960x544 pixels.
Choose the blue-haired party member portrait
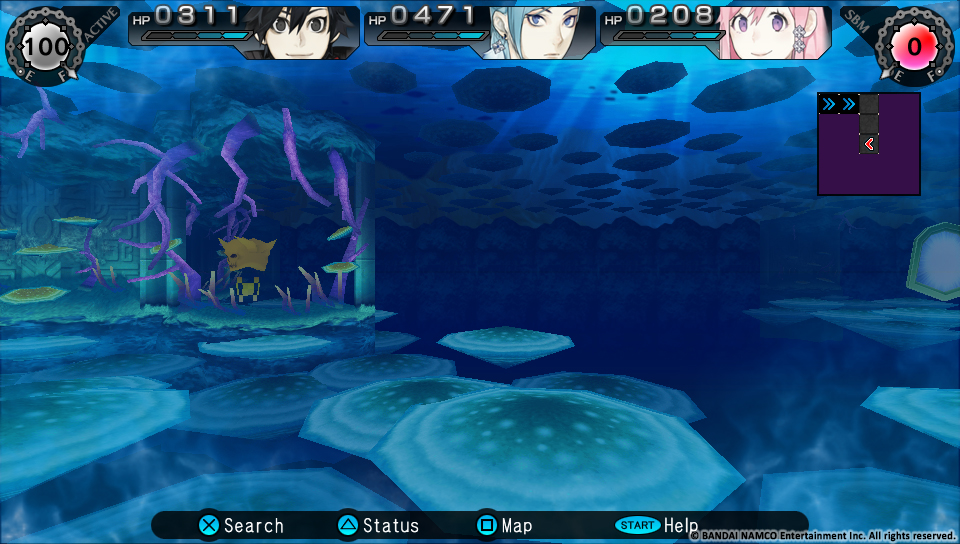tap(537, 32)
